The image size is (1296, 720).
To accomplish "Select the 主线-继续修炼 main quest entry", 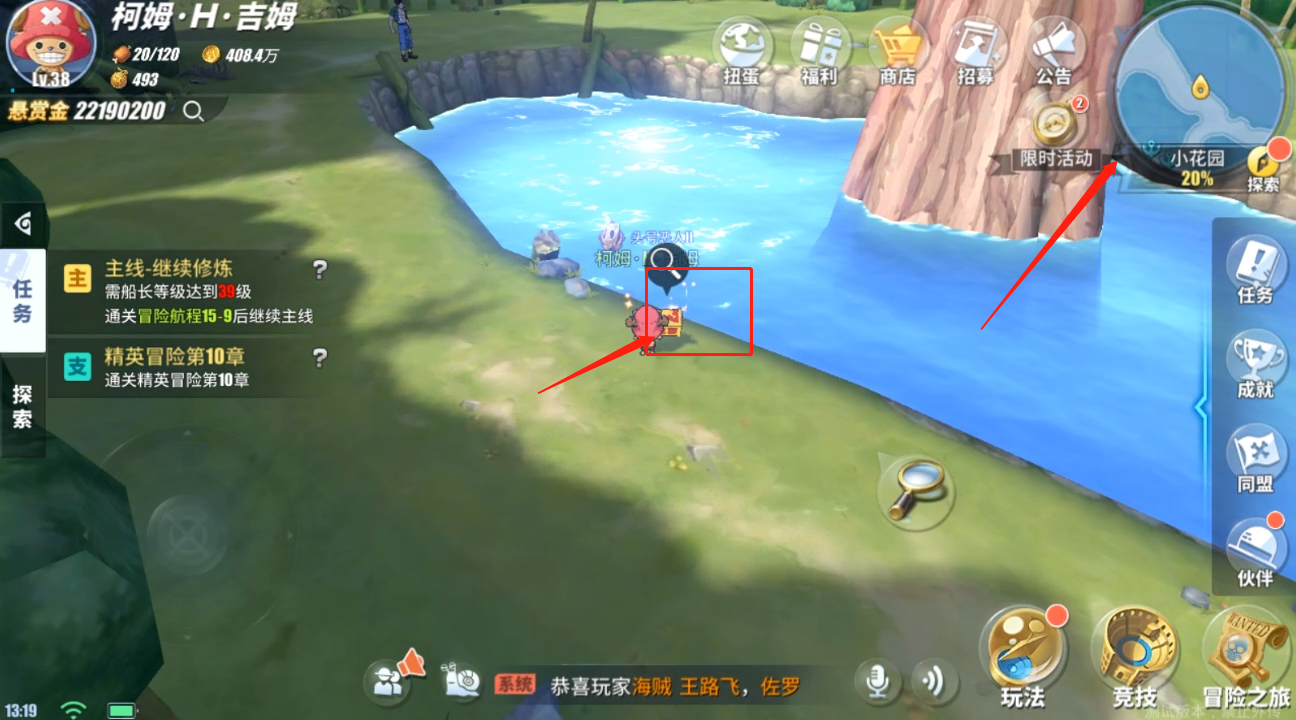I will coord(190,291).
